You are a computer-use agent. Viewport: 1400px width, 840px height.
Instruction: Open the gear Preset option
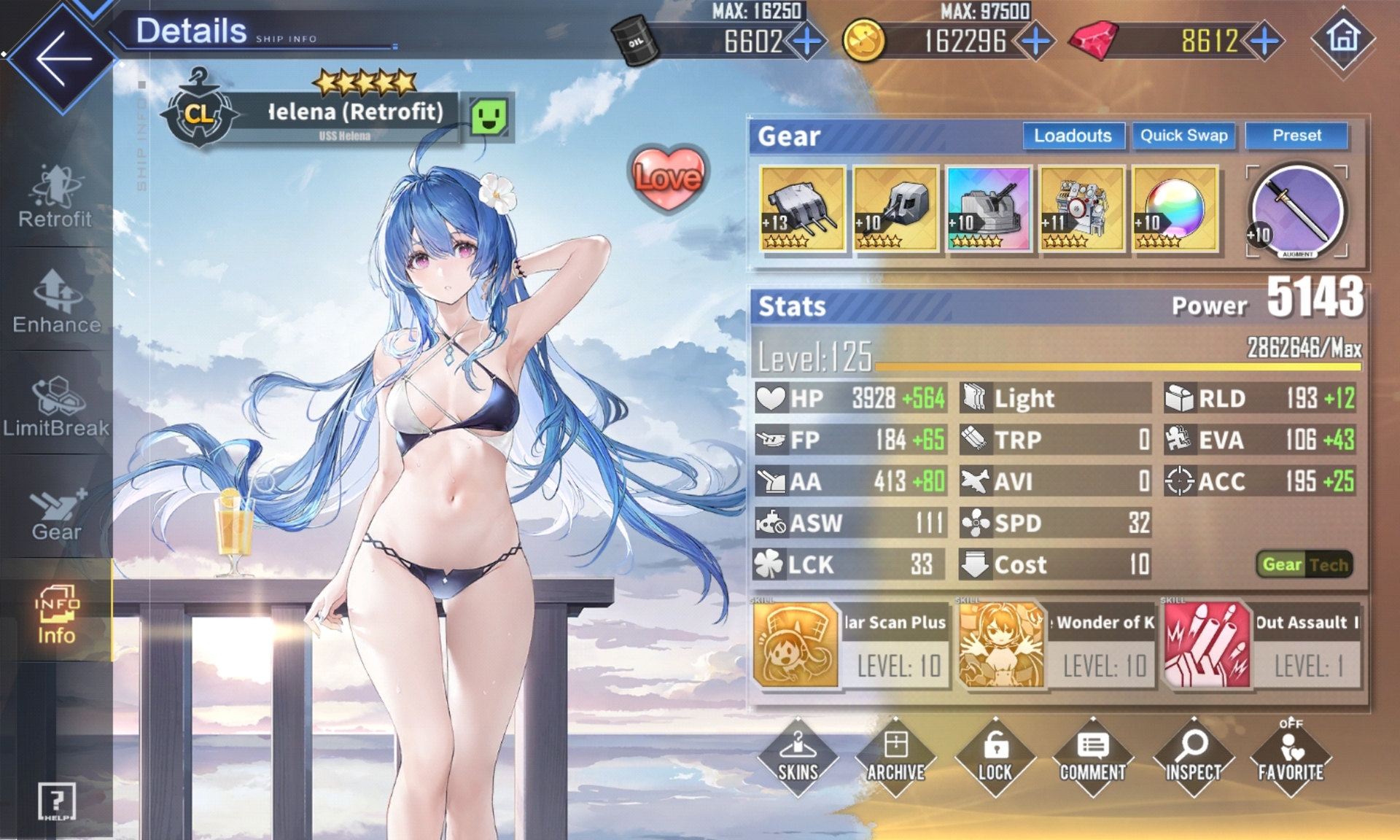1296,136
